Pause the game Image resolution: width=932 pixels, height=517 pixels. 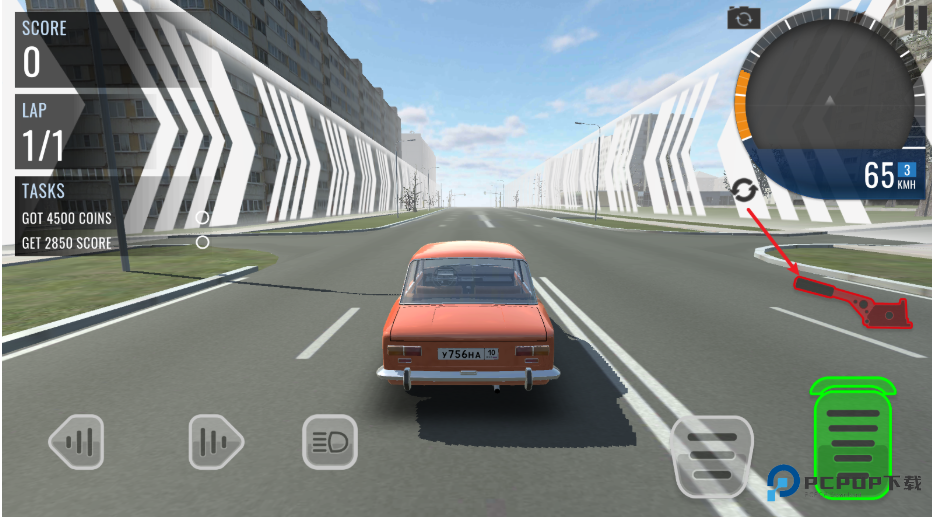pyautogui.click(x=915, y=17)
